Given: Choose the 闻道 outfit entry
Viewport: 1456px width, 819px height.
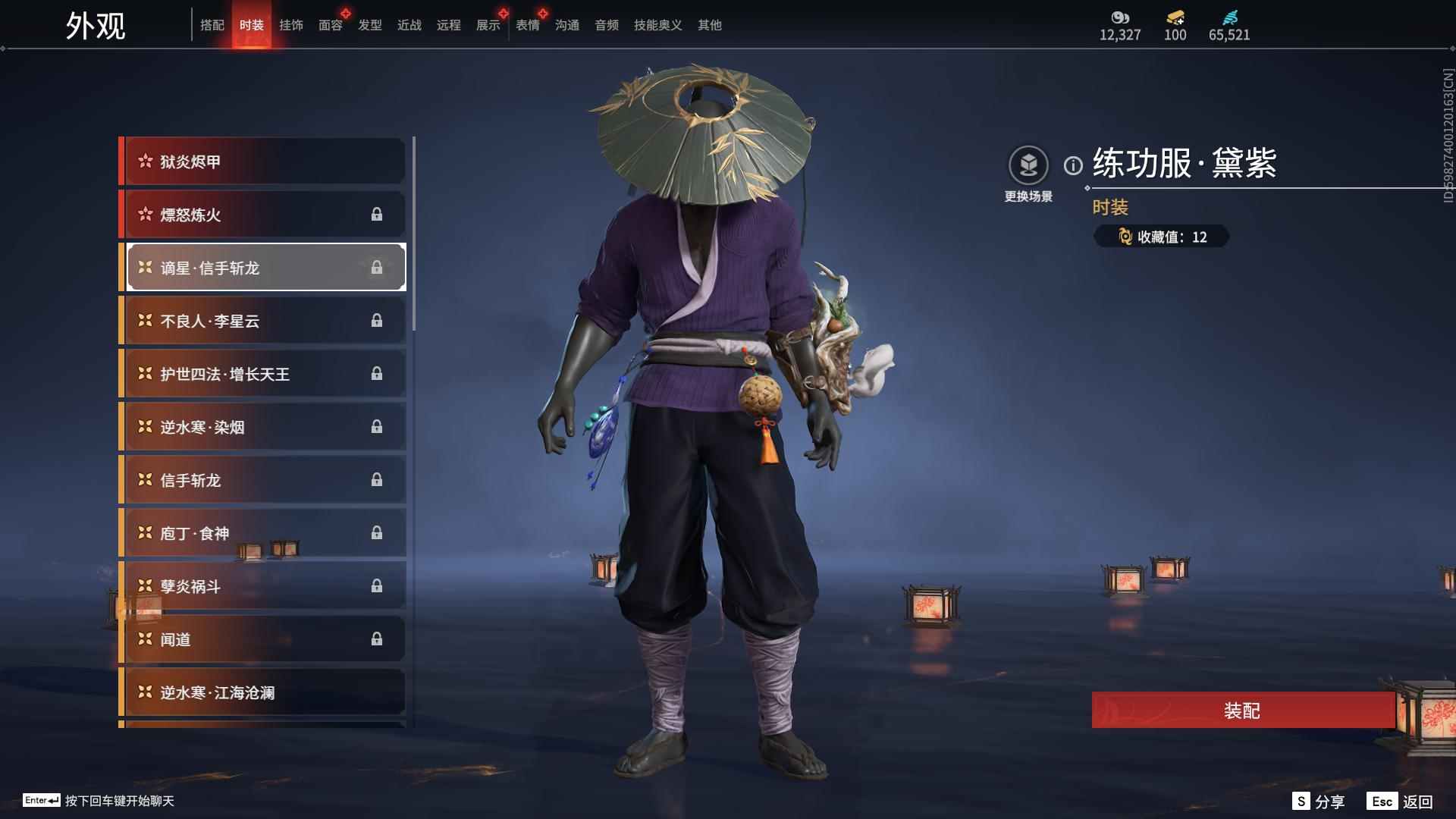Looking at the screenshot, I should click(264, 639).
